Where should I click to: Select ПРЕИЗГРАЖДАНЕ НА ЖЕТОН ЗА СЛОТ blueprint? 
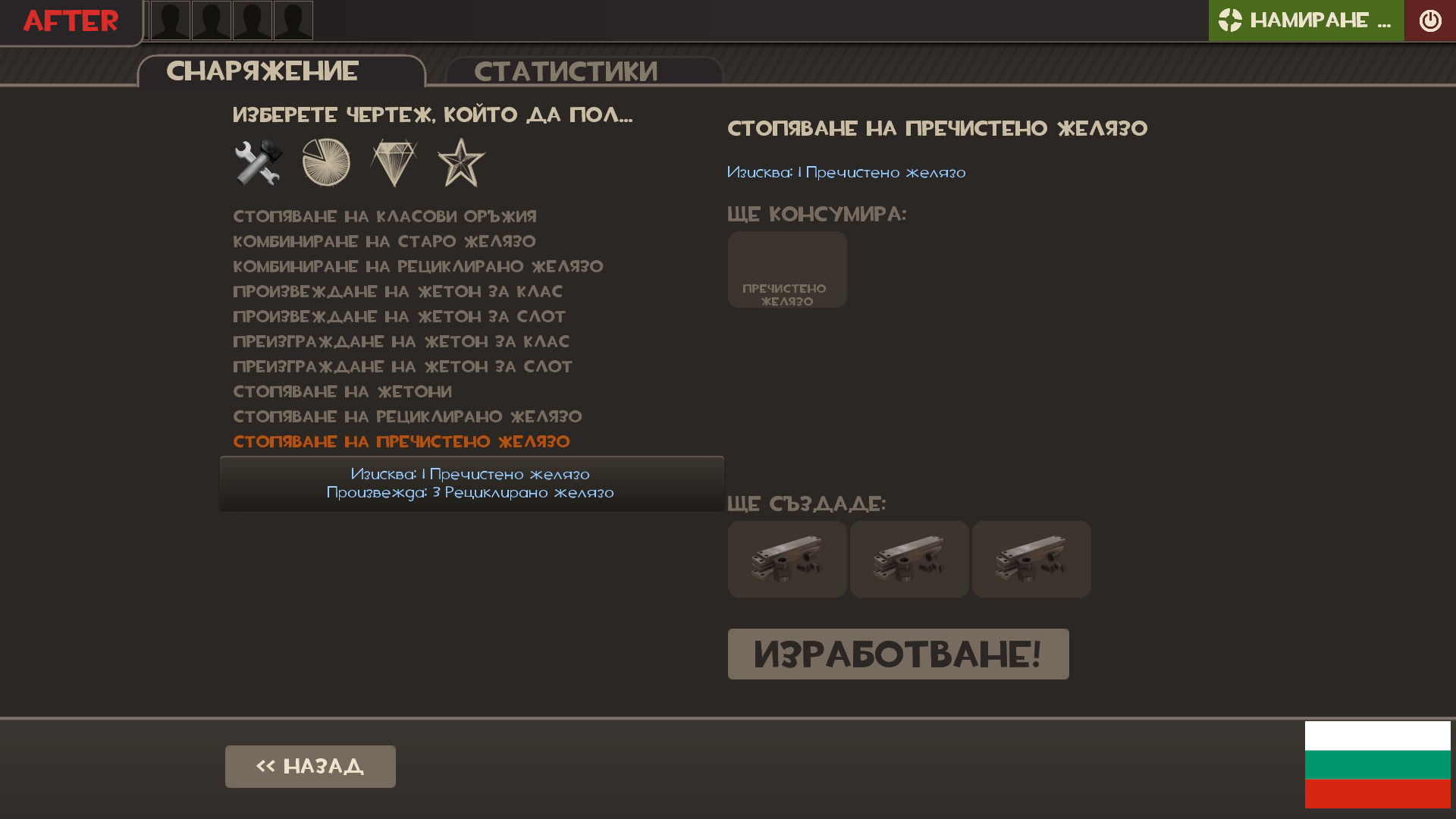point(402,366)
